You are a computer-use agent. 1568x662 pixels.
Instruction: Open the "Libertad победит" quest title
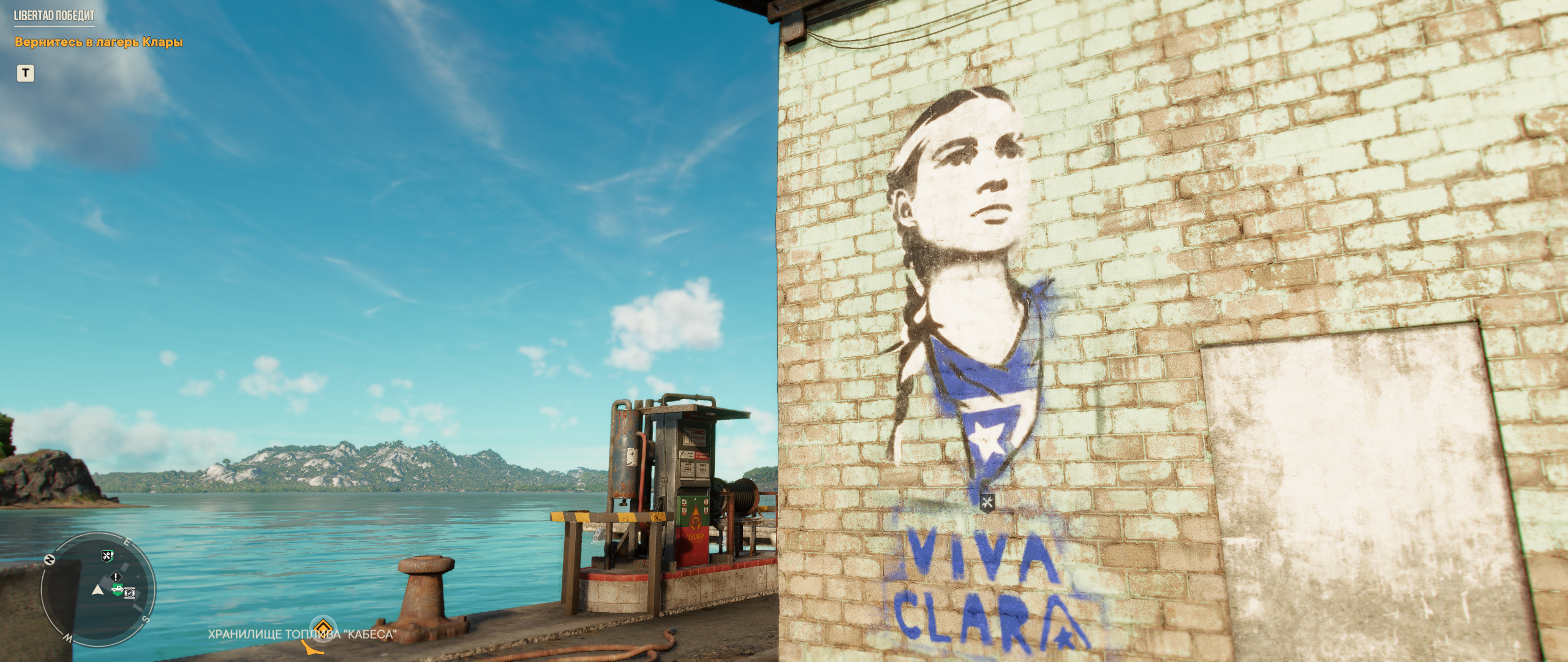(x=55, y=16)
